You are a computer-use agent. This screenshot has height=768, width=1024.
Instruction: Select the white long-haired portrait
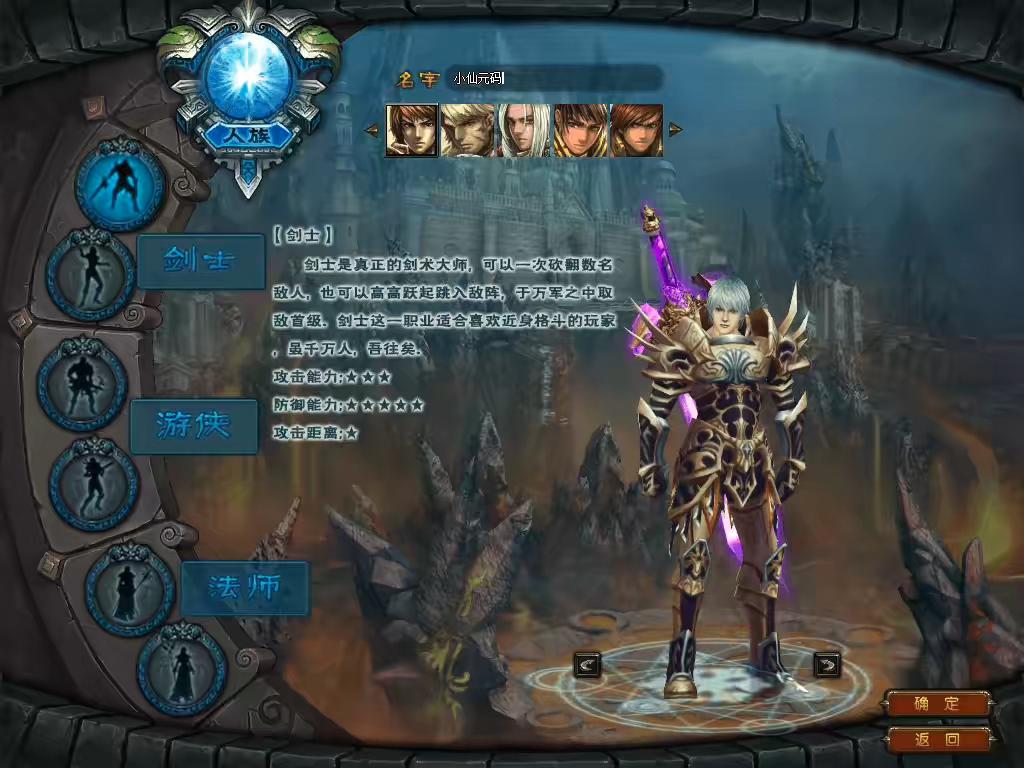pos(524,130)
